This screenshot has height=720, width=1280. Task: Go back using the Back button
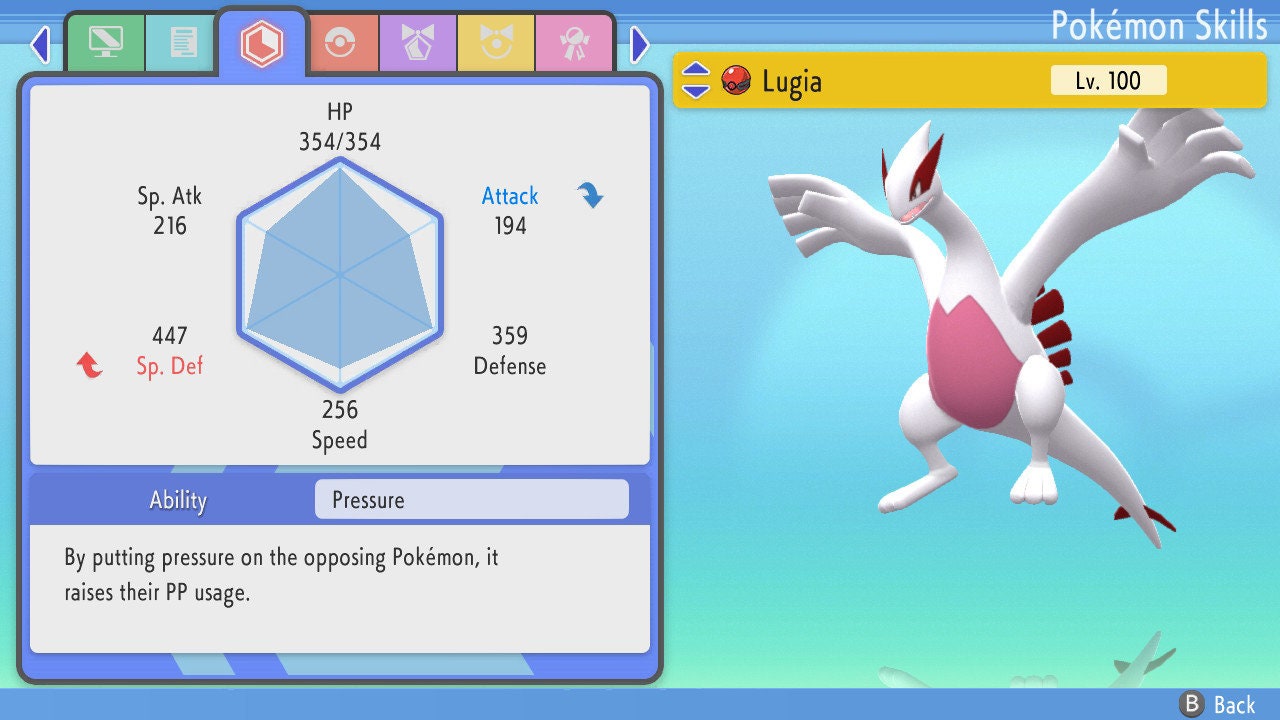click(x=1217, y=704)
